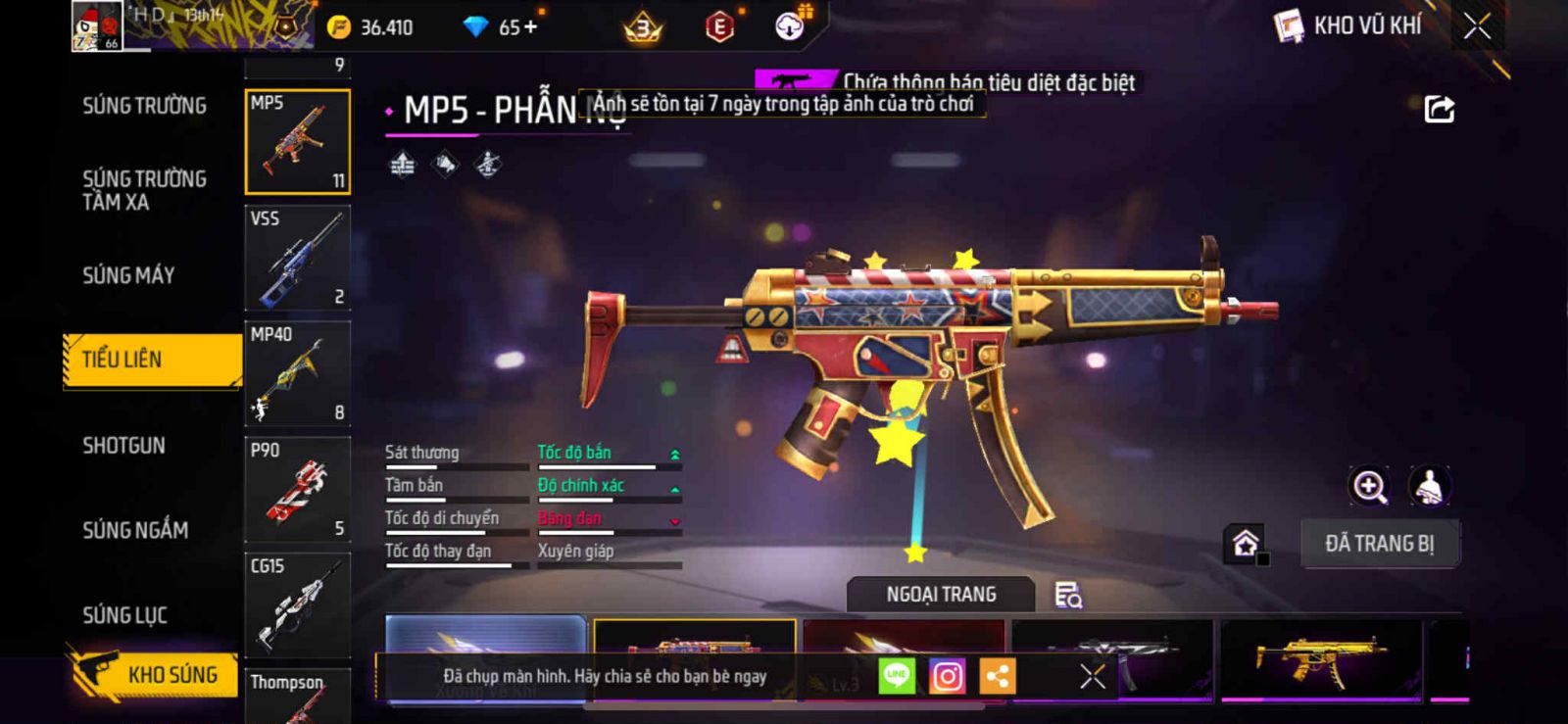Viewport: 1568px width, 724px height.
Task: Choose the Shotgun weapon category
Action: point(123,446)
